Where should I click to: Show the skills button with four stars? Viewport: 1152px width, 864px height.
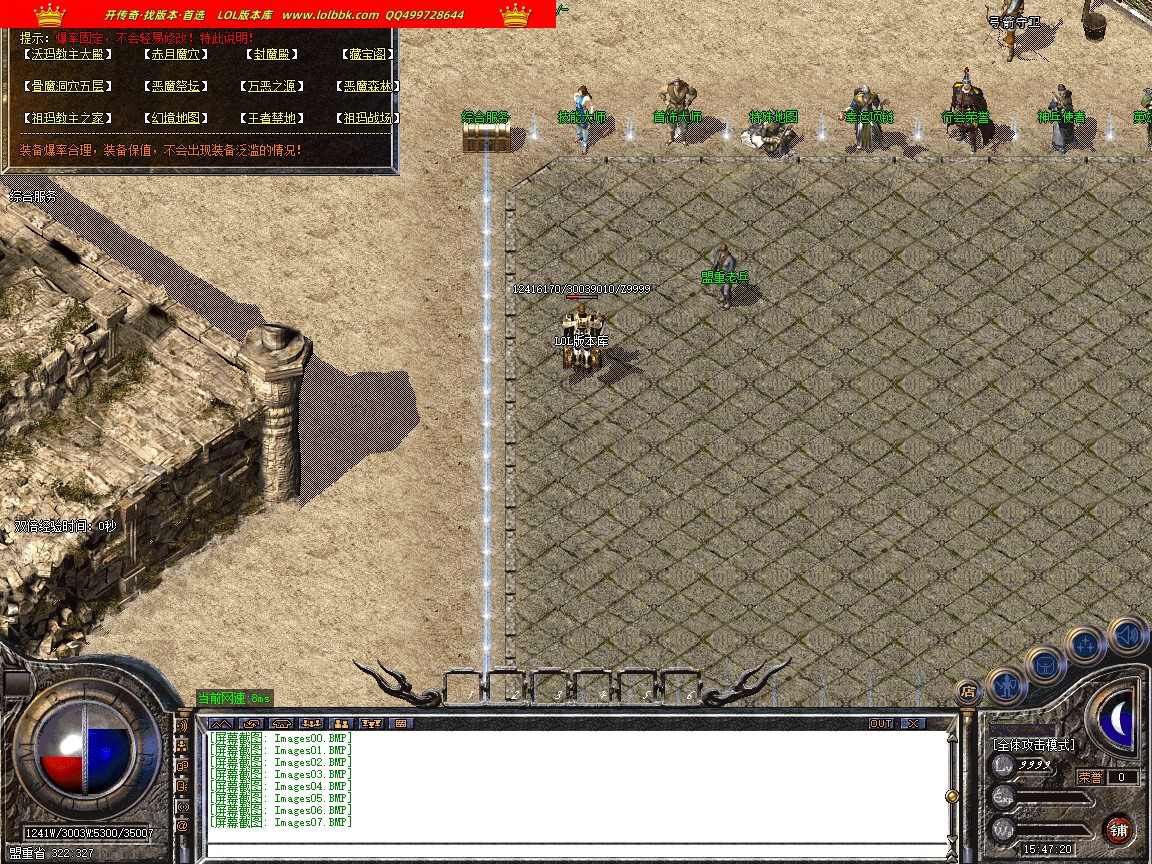1085,645
